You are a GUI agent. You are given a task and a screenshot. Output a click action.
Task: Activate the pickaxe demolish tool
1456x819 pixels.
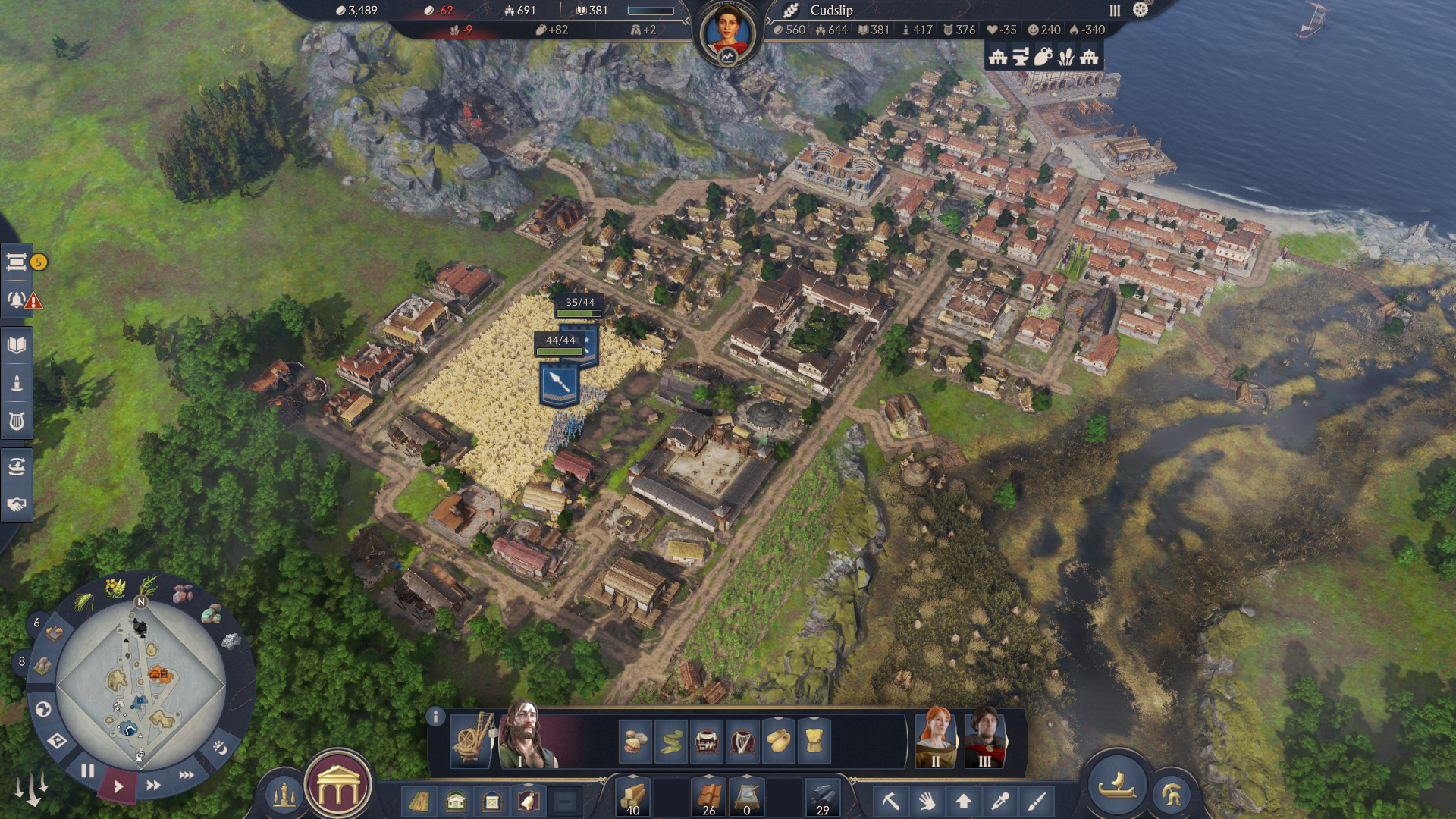[891, 801]
